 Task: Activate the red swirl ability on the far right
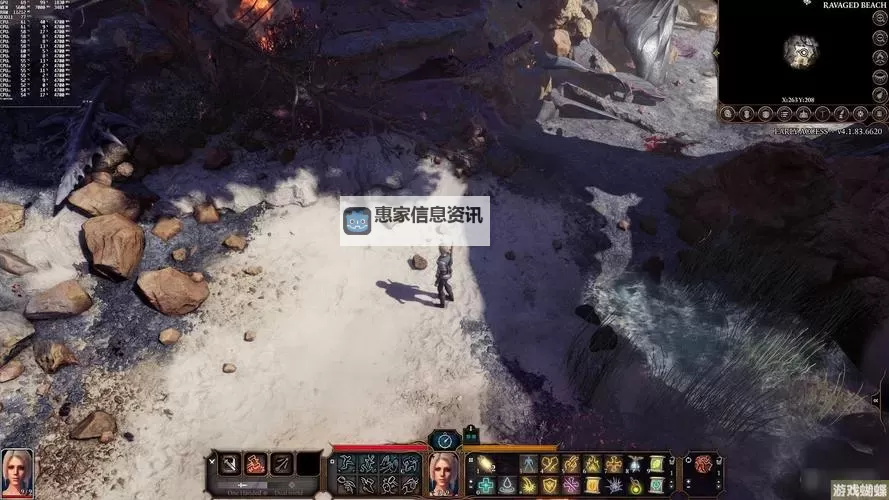click(704, 464)
